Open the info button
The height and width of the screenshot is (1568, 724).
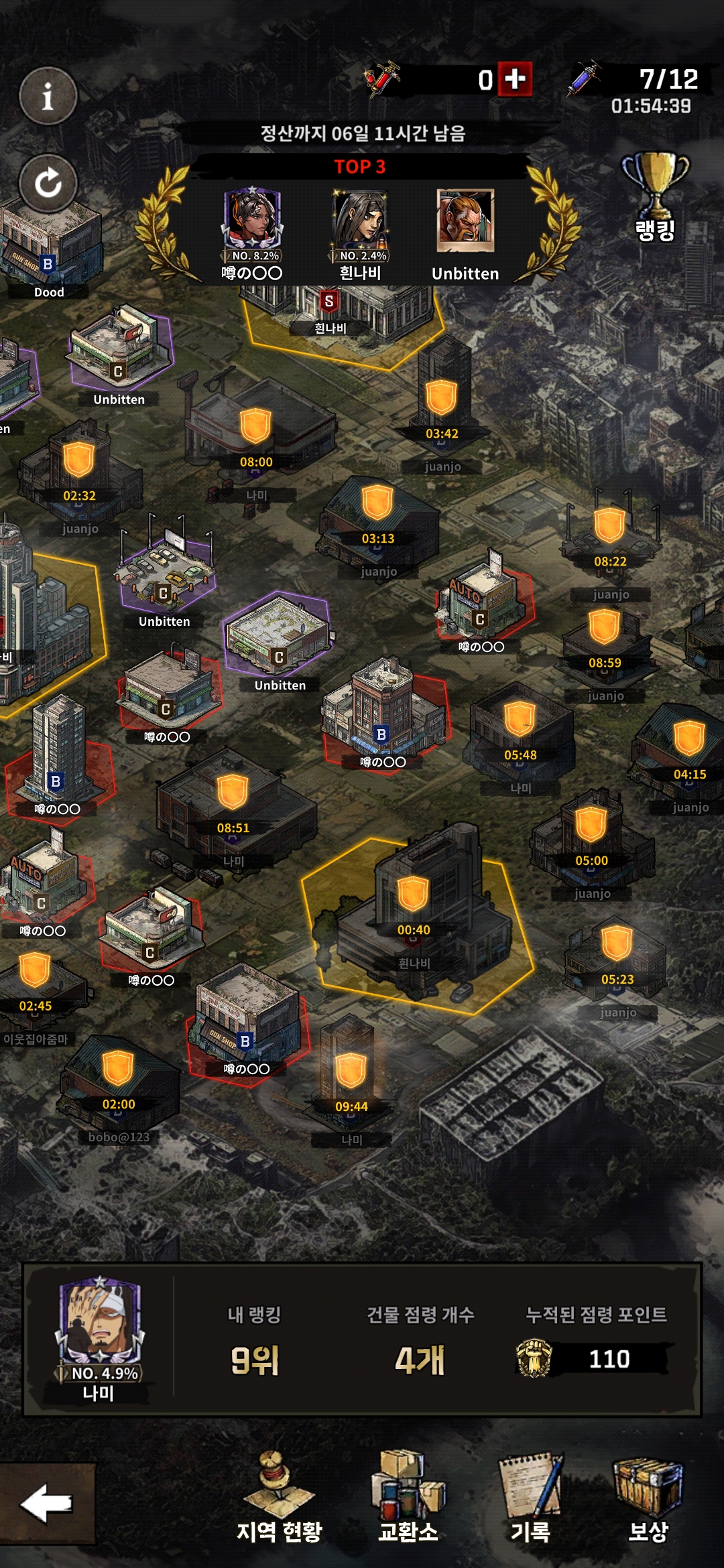click(x=48, y=97)
